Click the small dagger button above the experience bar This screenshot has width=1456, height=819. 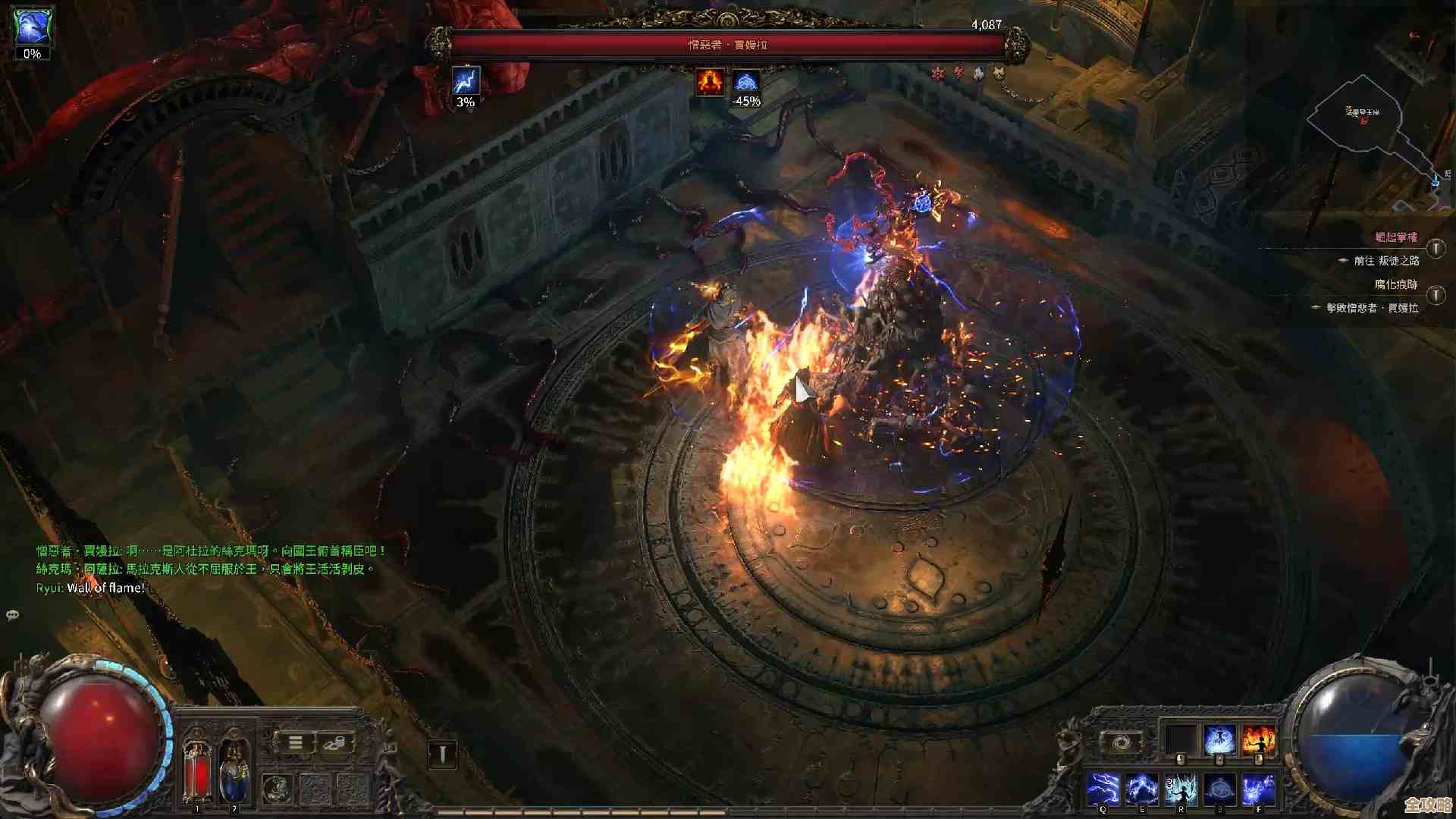click(443, 754)
